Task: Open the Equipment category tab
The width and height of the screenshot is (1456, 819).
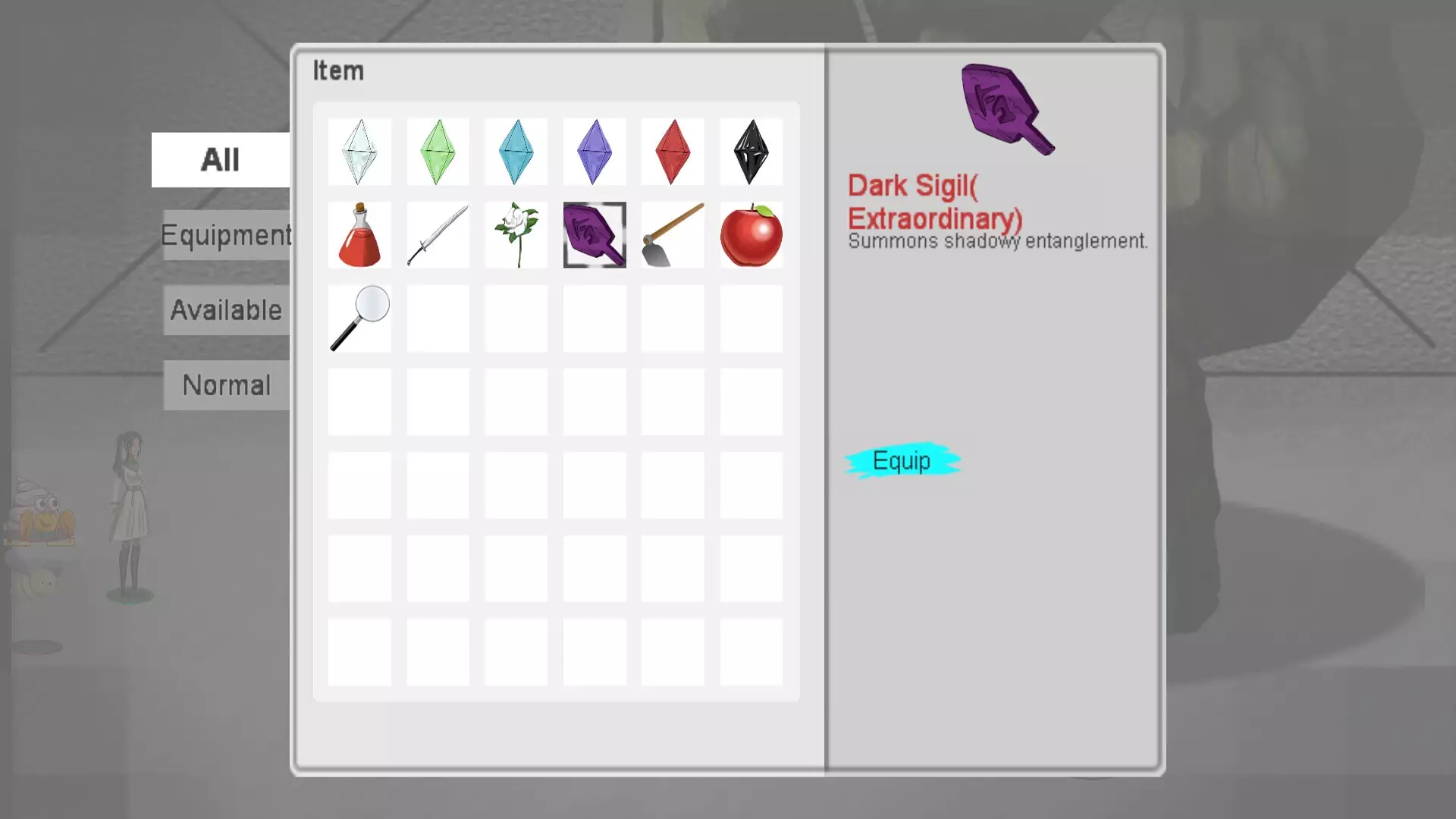Action: click(x=226, y=235)
